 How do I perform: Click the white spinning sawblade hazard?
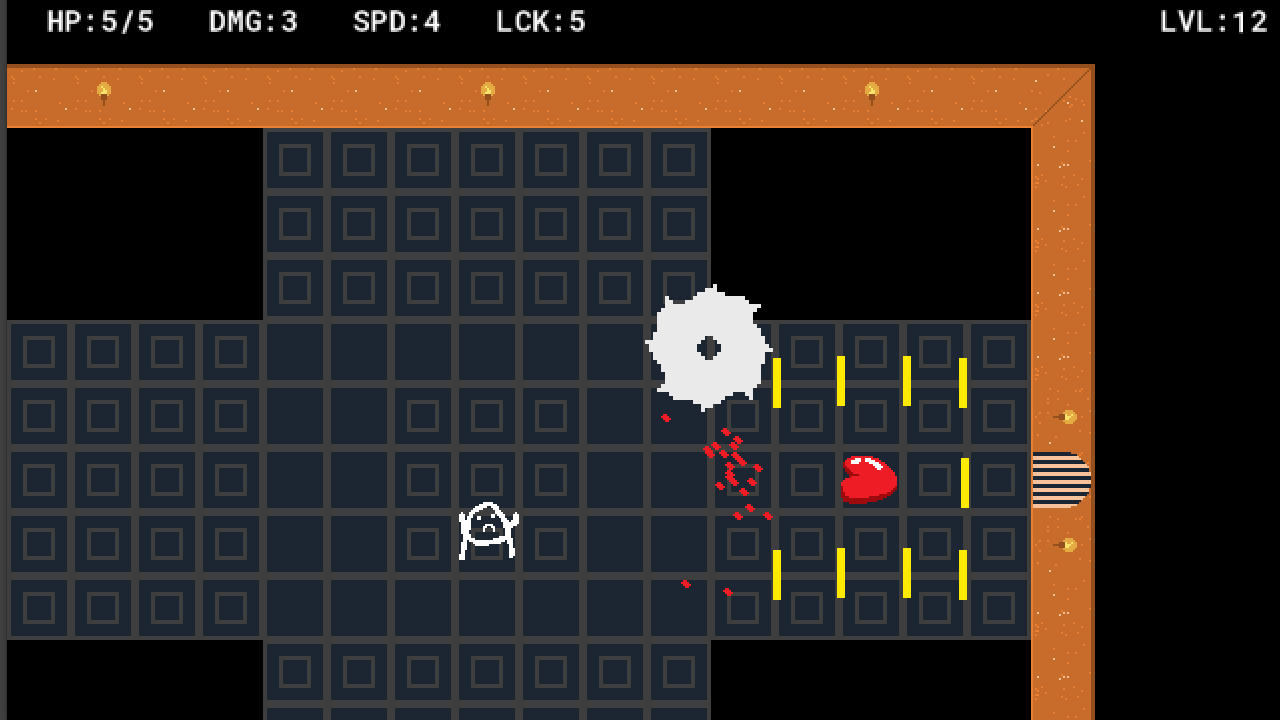click(710, 350)
